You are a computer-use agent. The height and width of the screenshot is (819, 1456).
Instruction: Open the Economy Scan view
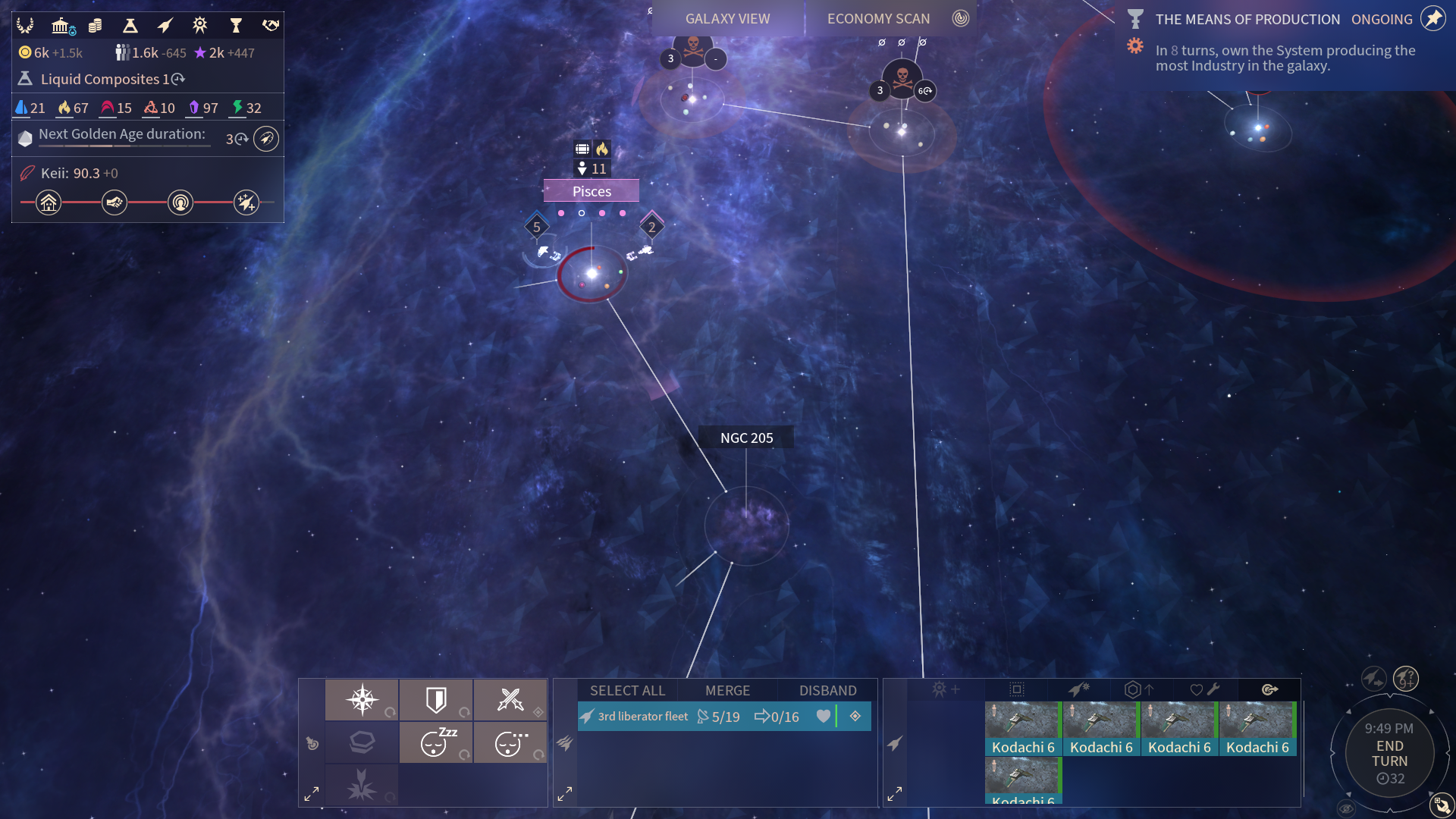(878, 19)
